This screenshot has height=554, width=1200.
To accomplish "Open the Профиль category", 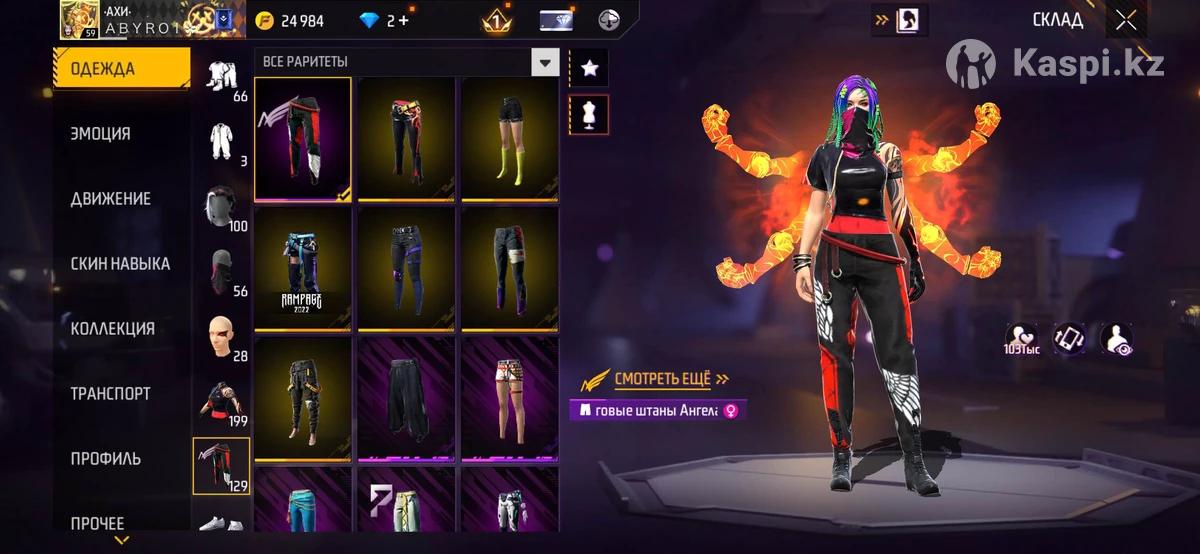I will point(106,459).
